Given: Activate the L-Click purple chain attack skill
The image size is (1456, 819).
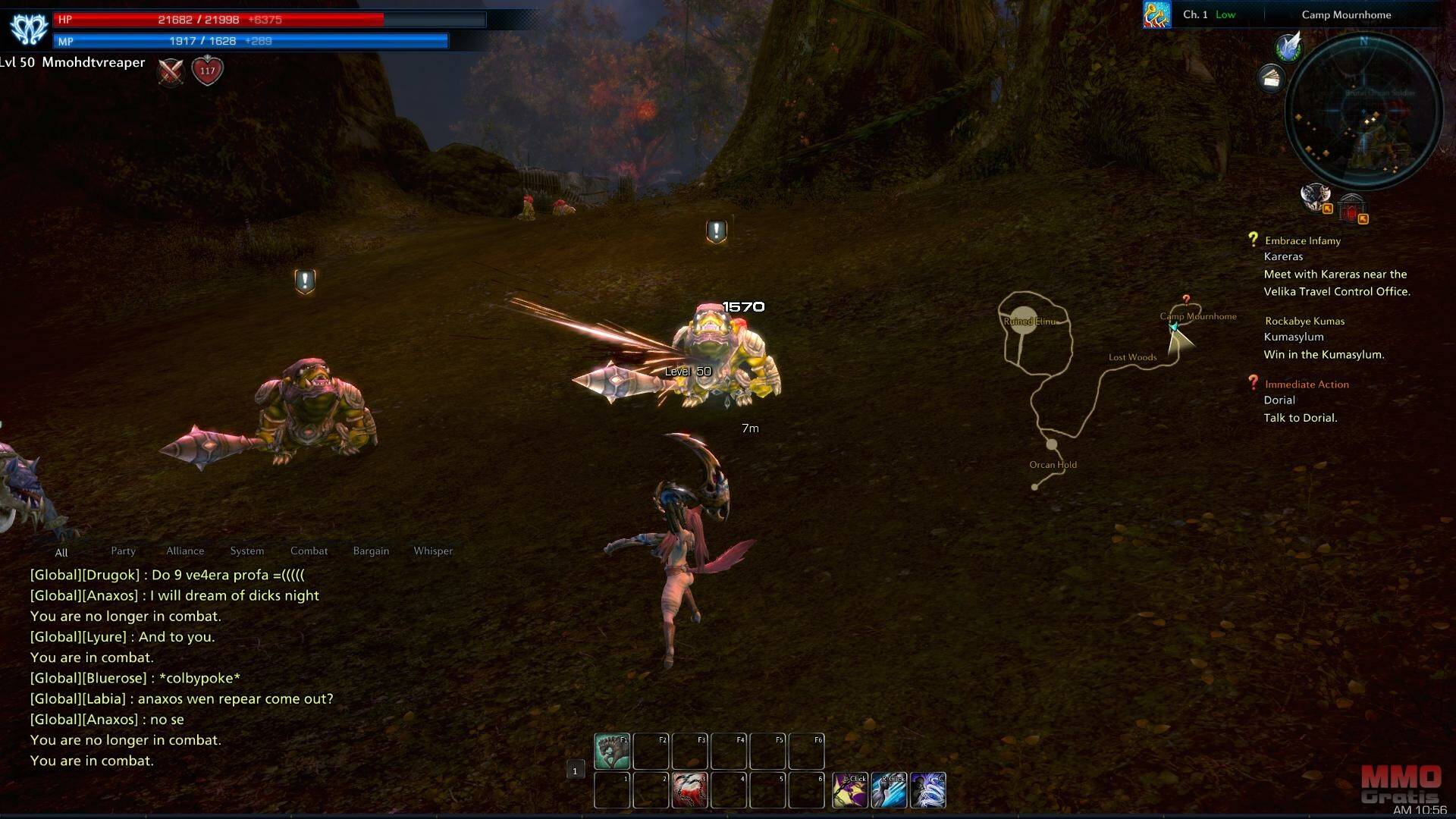Looking at the screenshot, I should 850,790.
